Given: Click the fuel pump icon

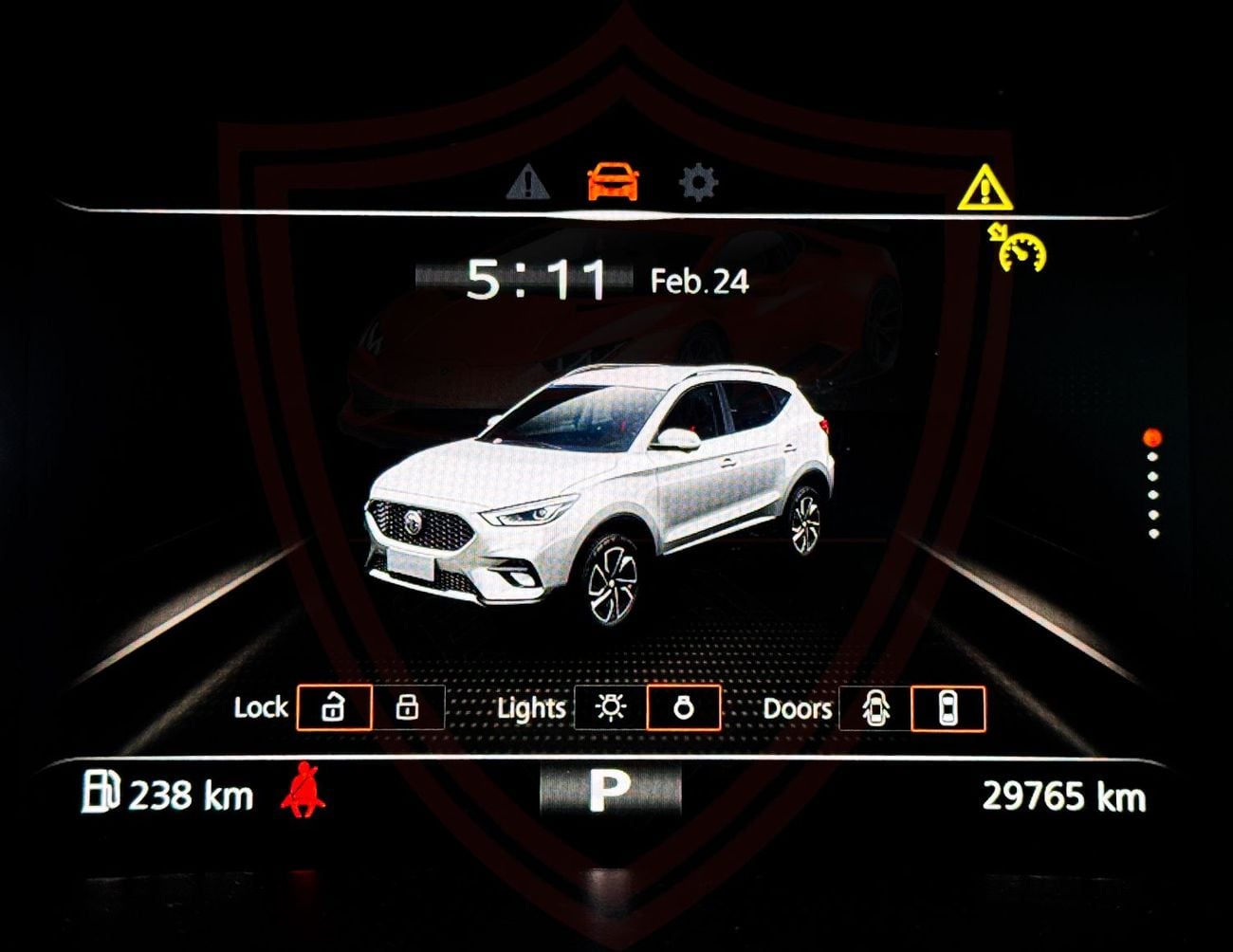Looking at the screenshot, I should [x=101, y=793].
